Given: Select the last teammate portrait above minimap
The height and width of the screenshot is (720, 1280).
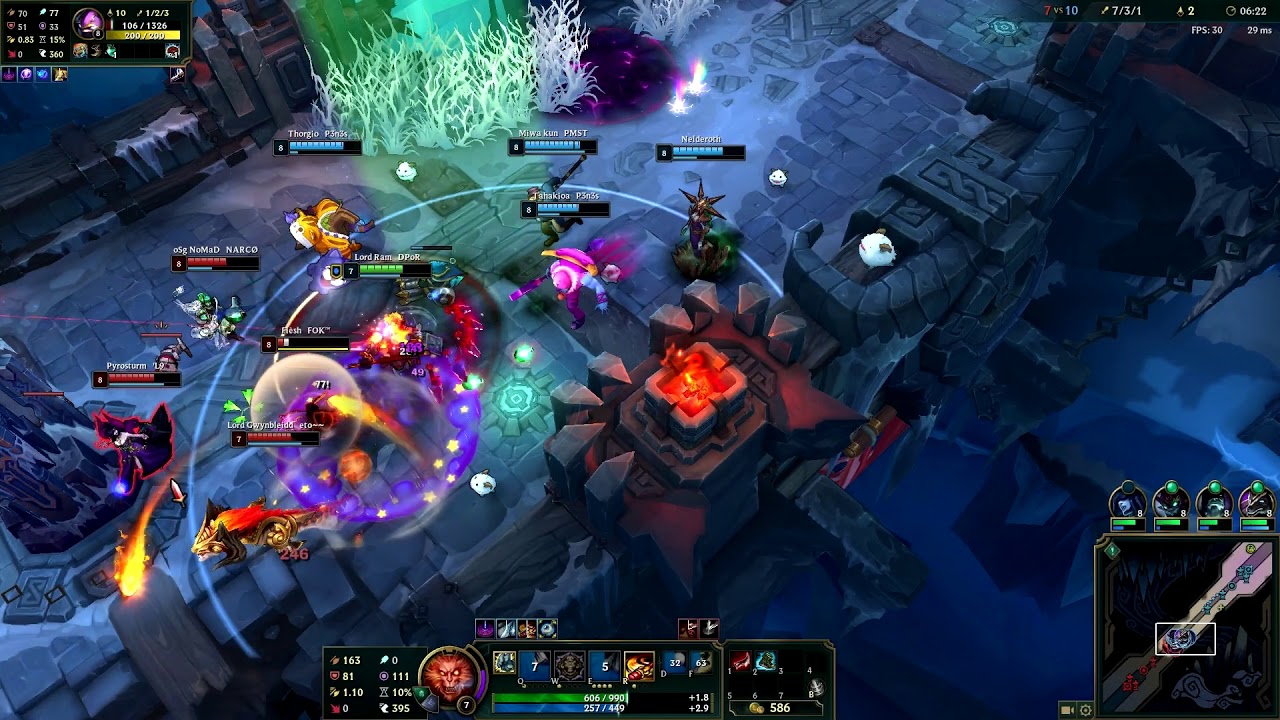Looking at the screenshot, I should point(1256,500).
